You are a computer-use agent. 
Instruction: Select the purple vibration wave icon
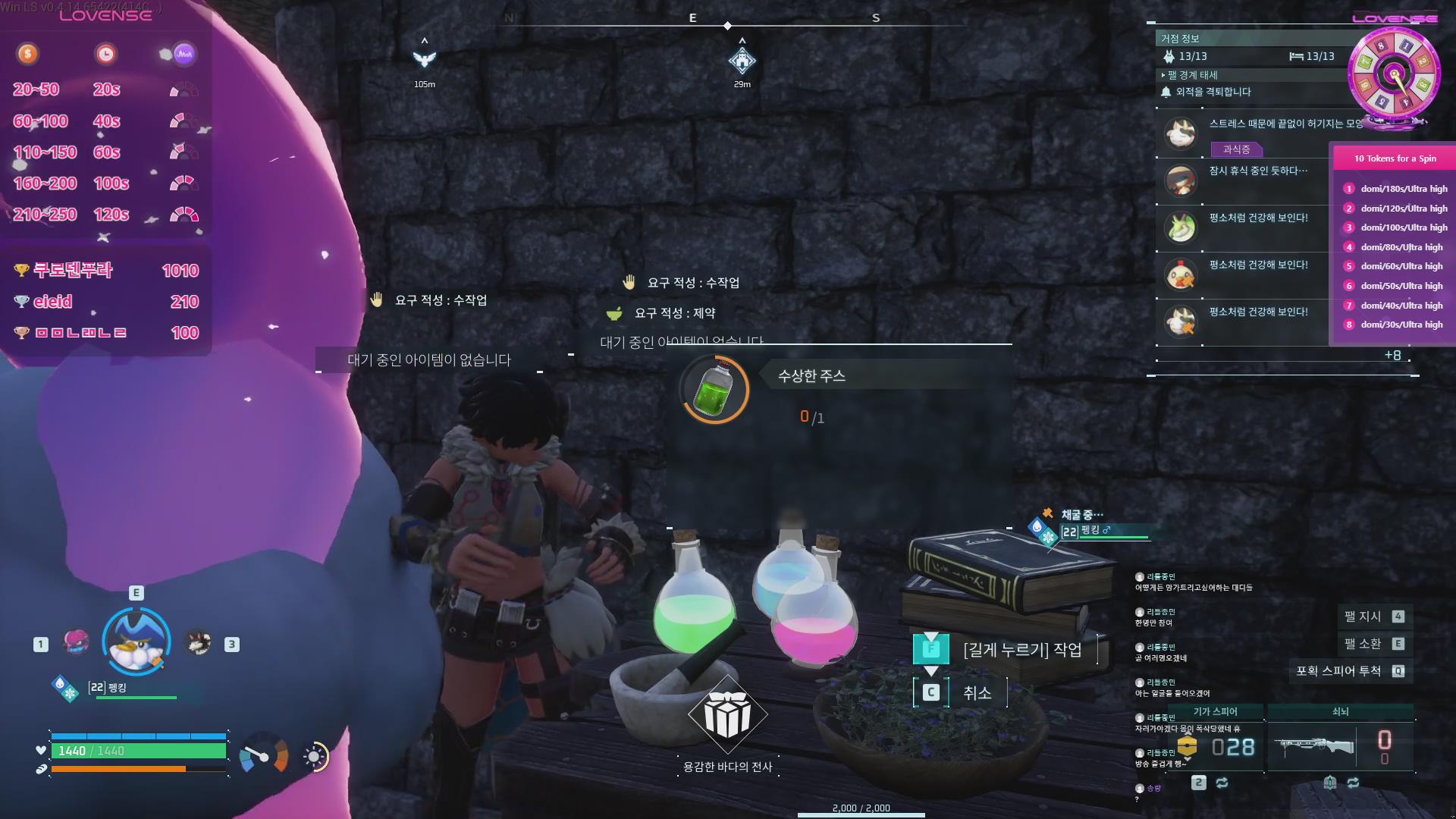(x=183, y=54)
